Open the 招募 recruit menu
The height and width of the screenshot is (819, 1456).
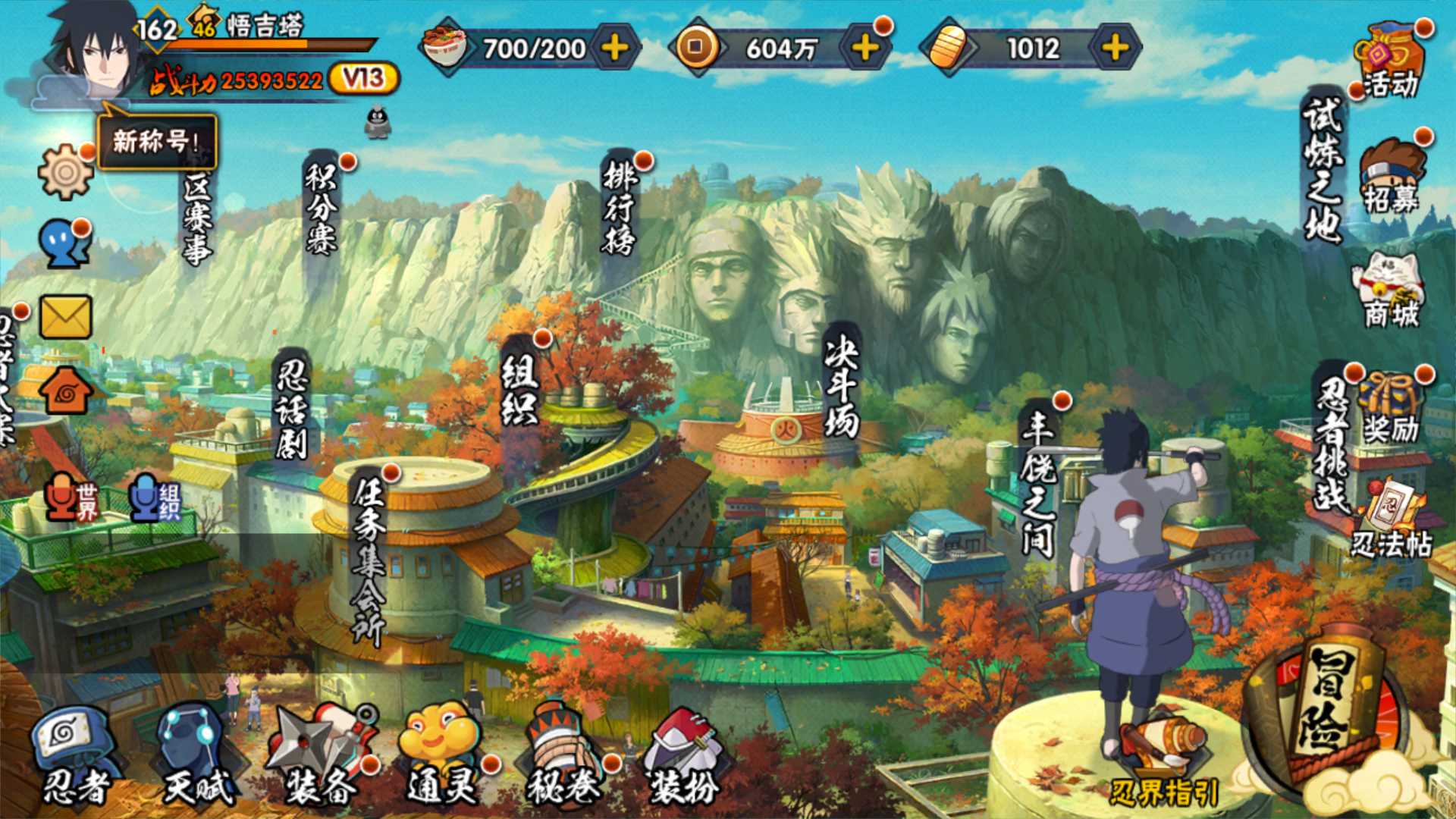click(x=1392, y=177)
